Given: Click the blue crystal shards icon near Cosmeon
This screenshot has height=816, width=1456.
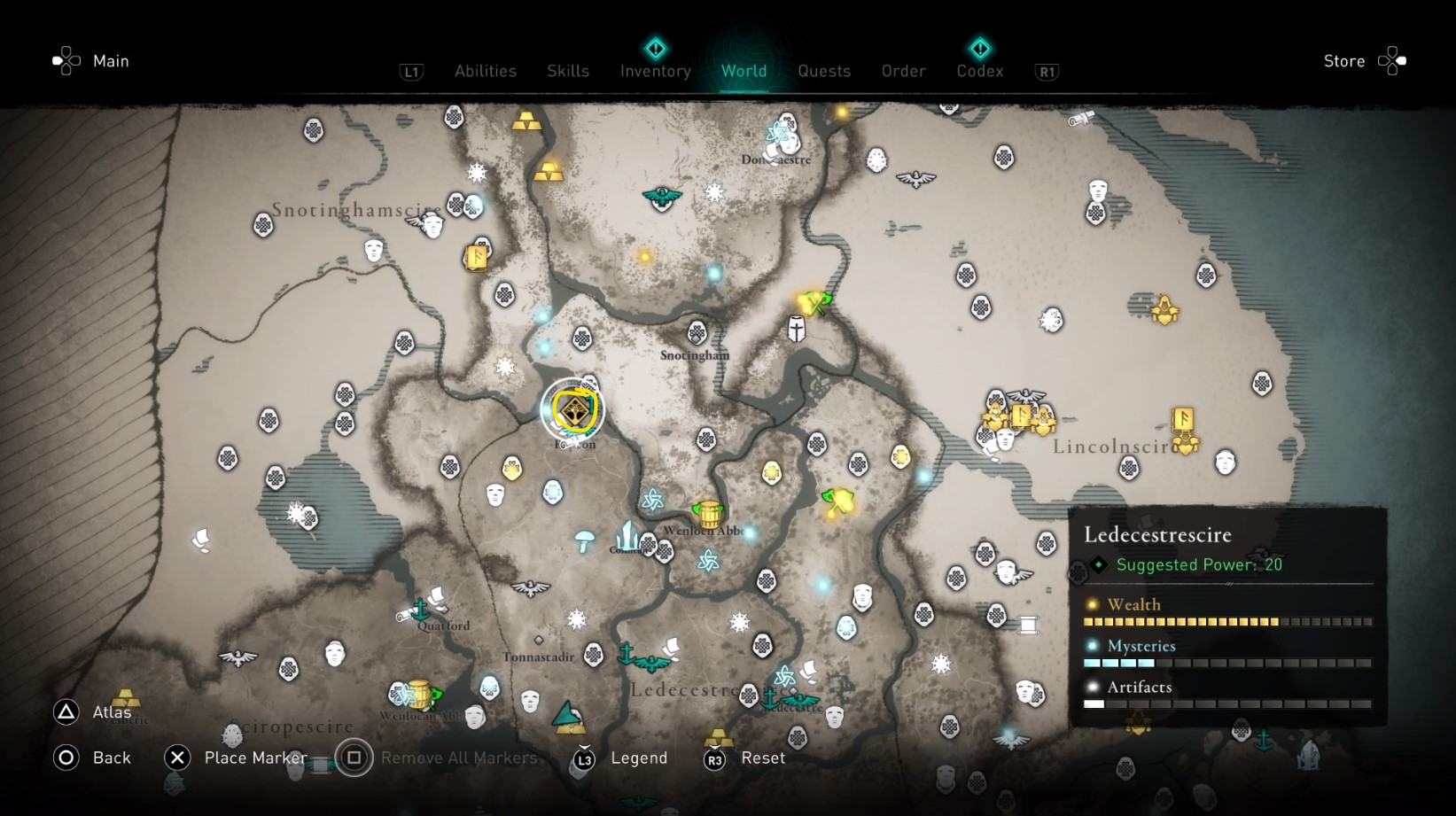Looking at the screenshot, I should [x=627, y=536].
